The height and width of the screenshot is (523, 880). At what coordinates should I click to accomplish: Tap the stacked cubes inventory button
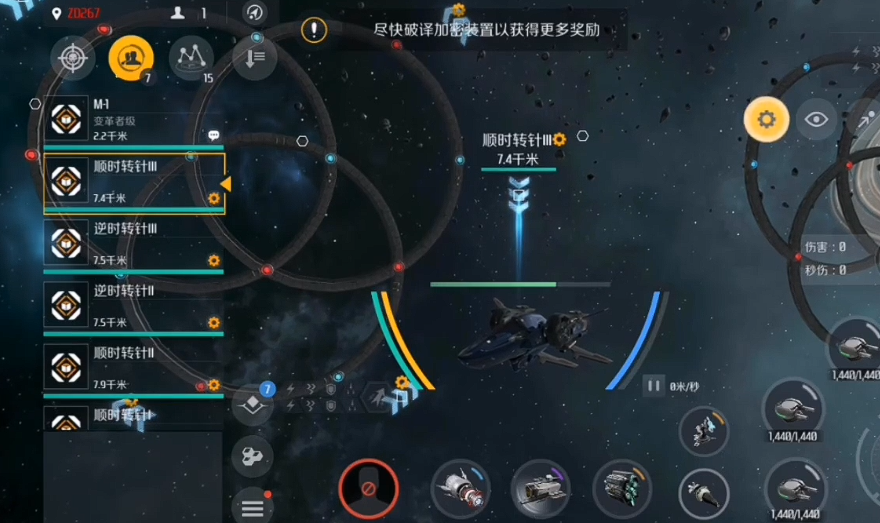(252, 458)
